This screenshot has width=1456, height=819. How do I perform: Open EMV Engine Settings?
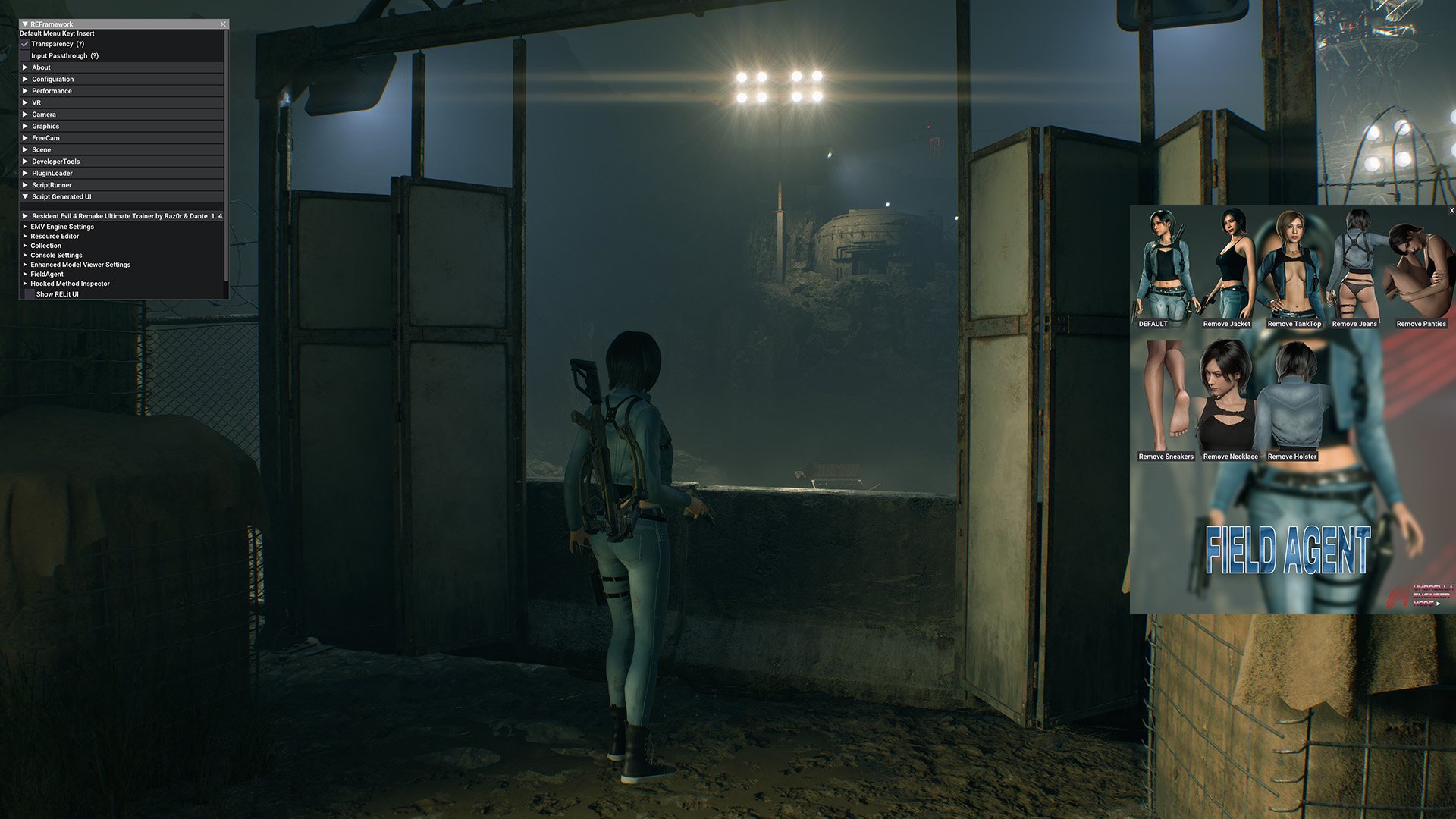tap(62, 227)
